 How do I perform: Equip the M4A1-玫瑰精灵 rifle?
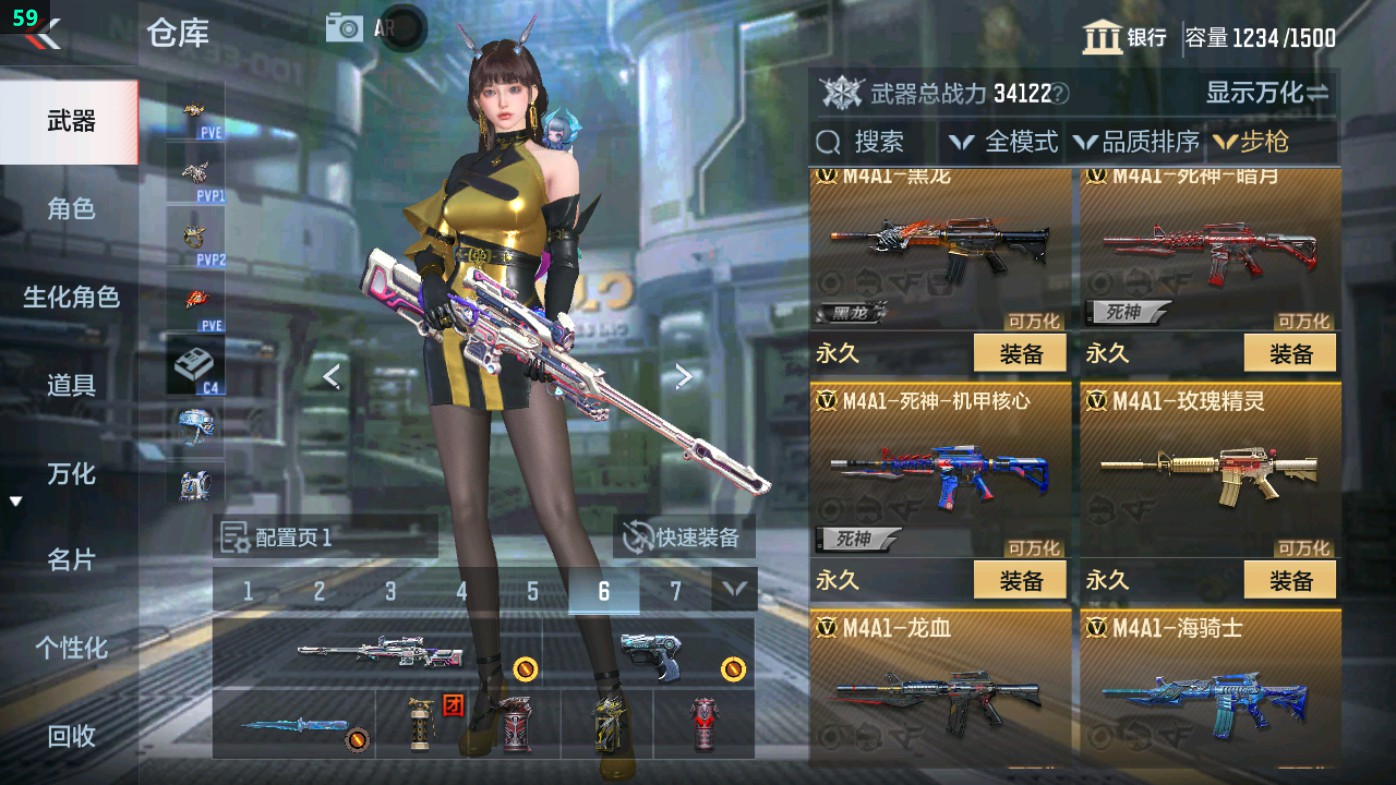(1288, 580)
